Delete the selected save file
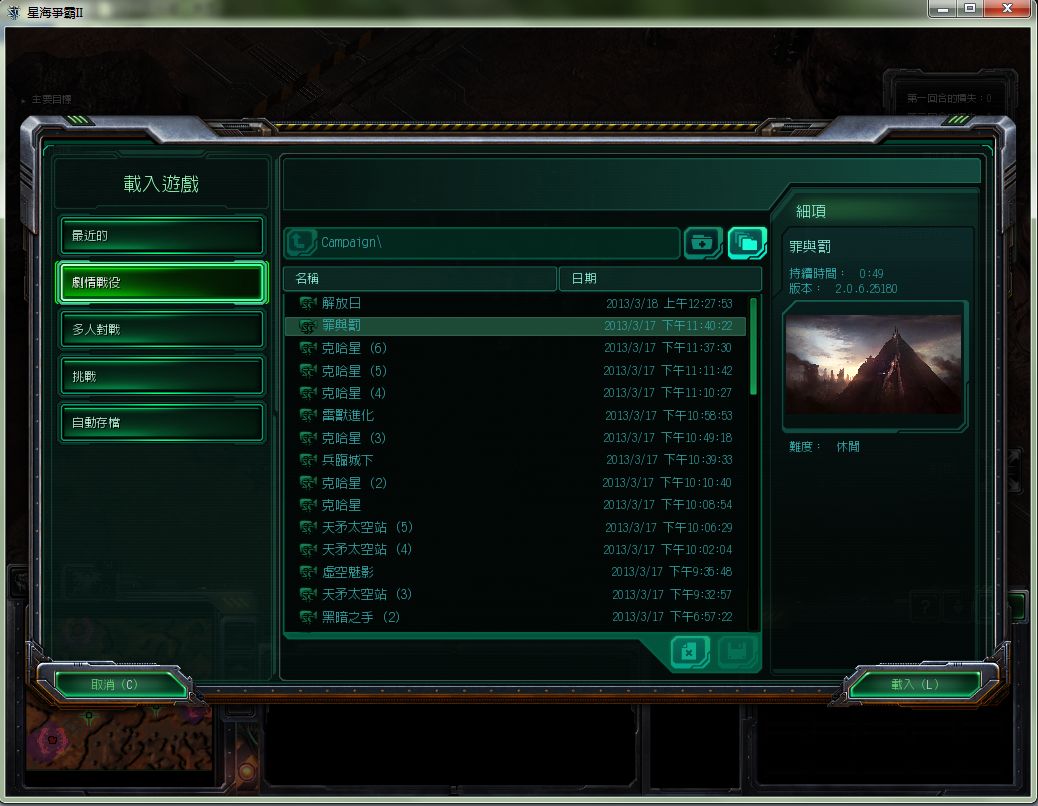Viewport: 1038px width, 806px height. coord(689,652)
